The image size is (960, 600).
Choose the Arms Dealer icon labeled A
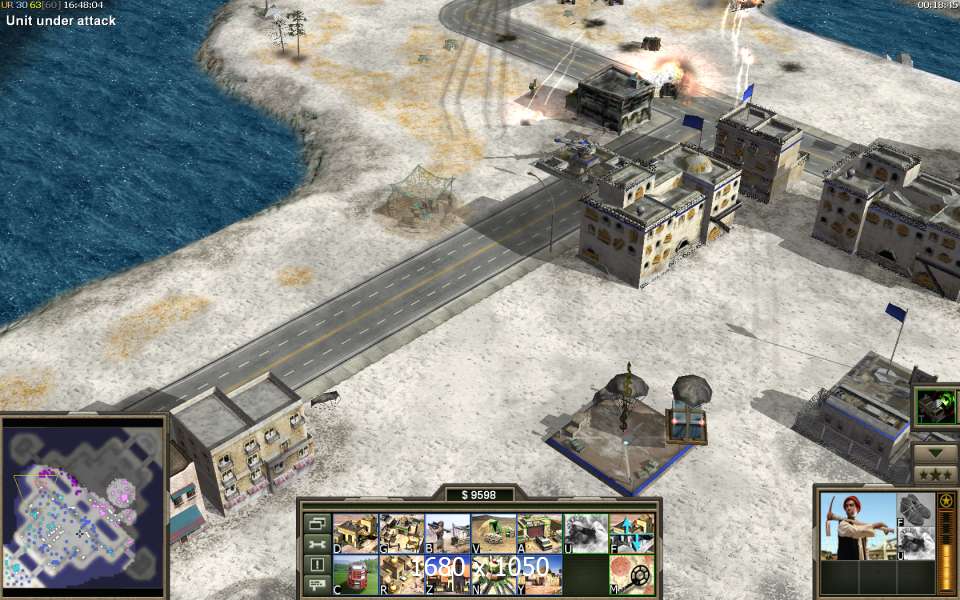(x=539, y=534)
